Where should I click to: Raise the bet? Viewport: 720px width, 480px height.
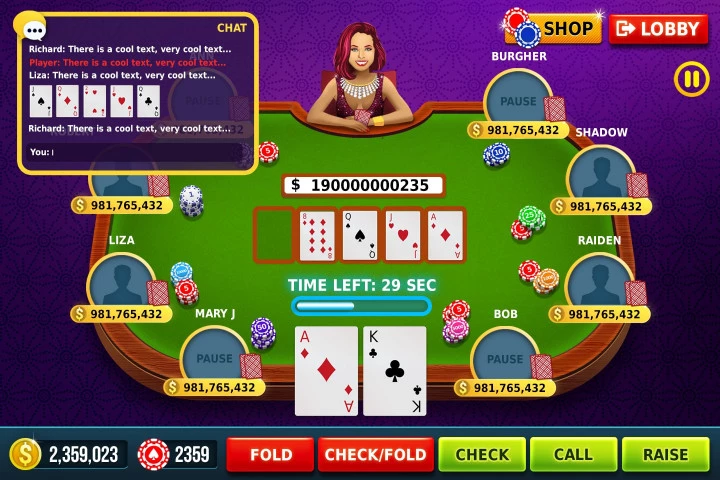click(x=665, y=454)
